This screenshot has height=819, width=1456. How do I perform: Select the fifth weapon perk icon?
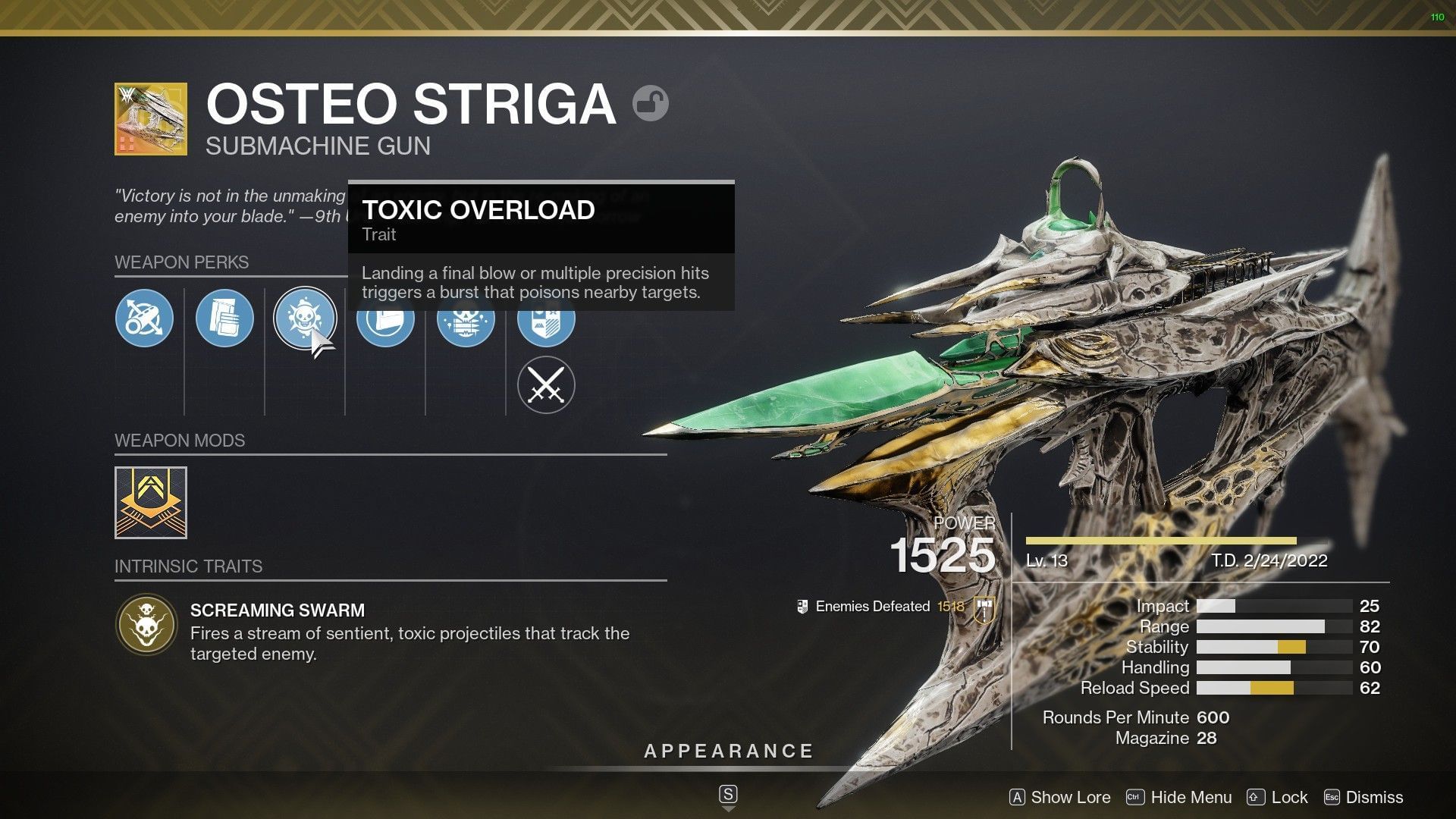[465, 320]
